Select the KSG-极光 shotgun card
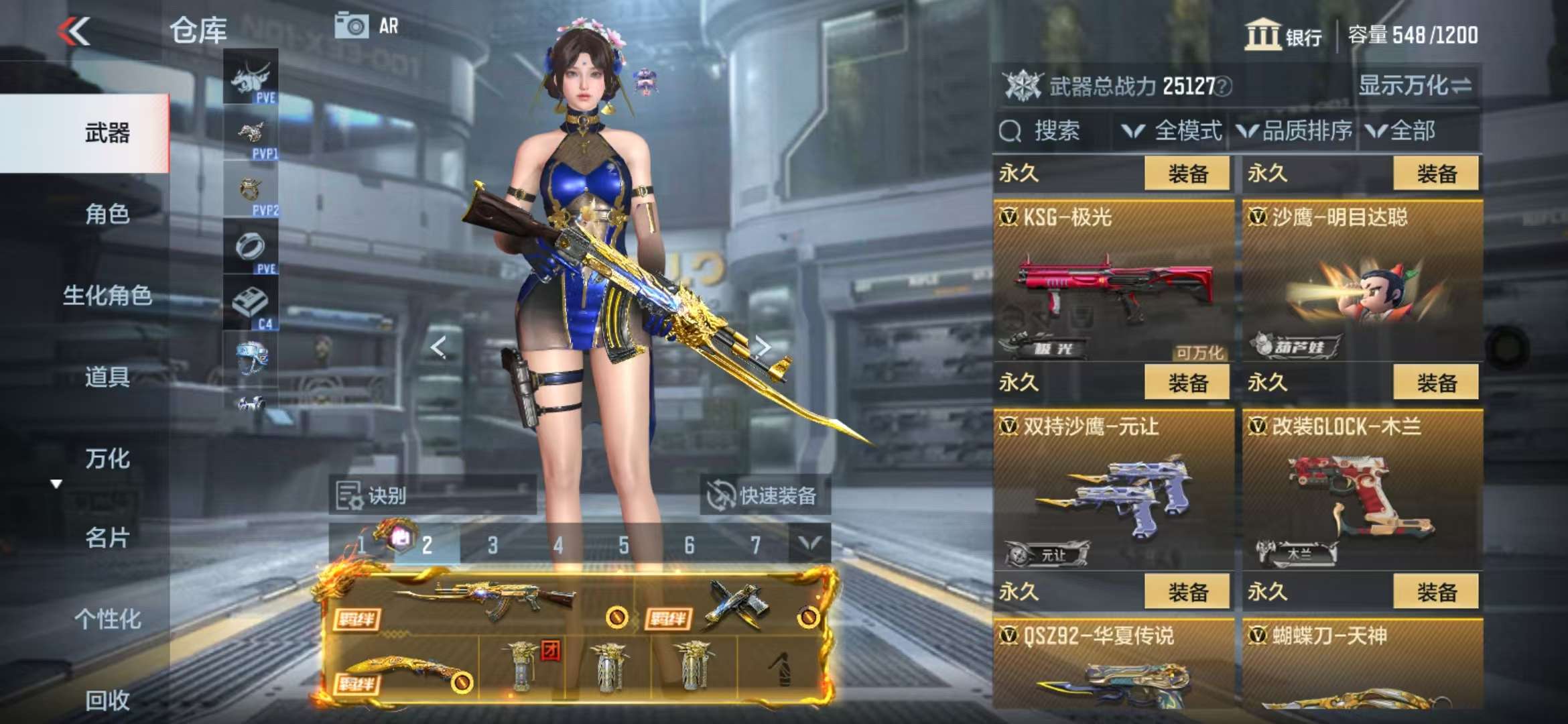This screenshot has height=724, width=1568. [x=1113, y=280]
